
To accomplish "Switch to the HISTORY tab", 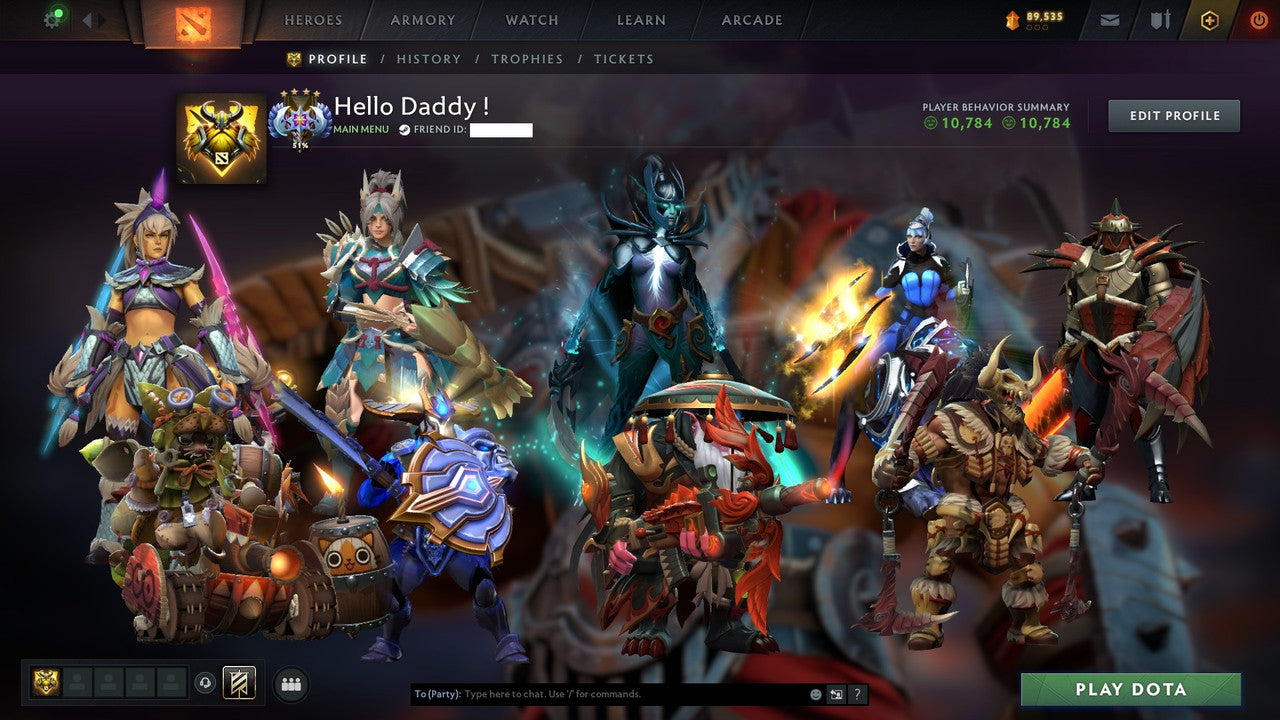I will click(x=429, y=59).
